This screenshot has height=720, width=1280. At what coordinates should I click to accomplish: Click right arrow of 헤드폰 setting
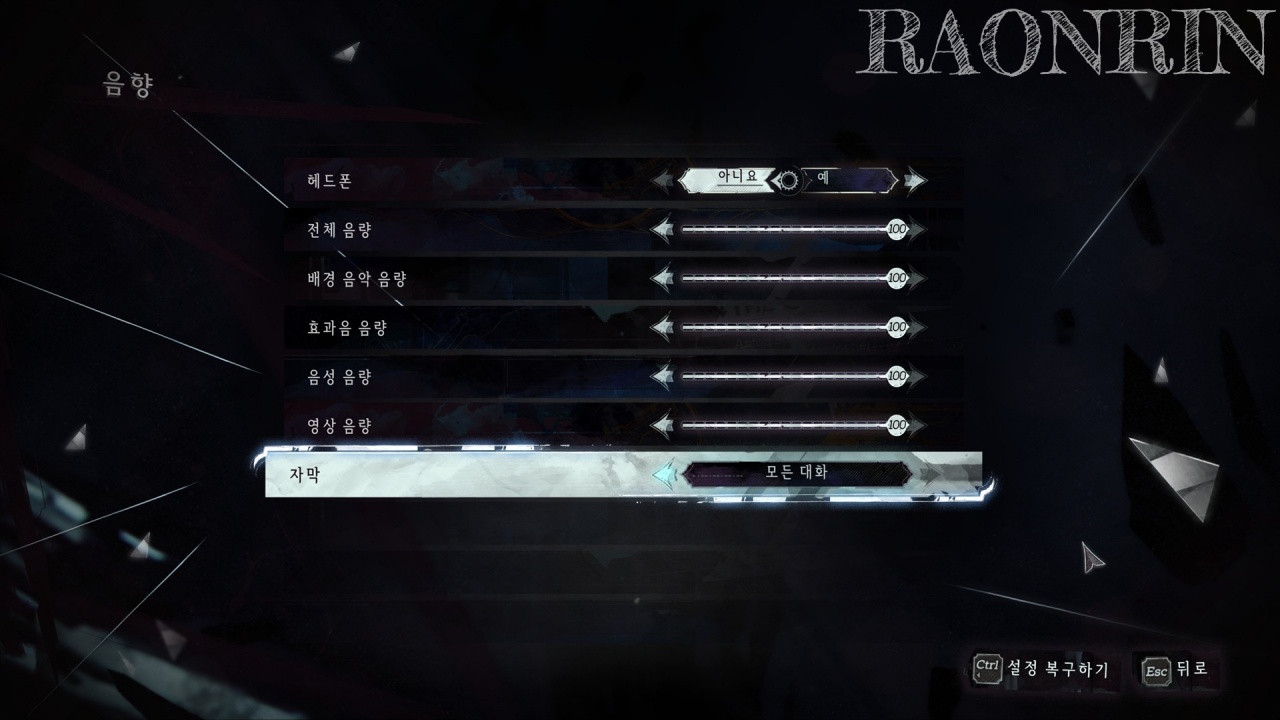tap(914, 181)
